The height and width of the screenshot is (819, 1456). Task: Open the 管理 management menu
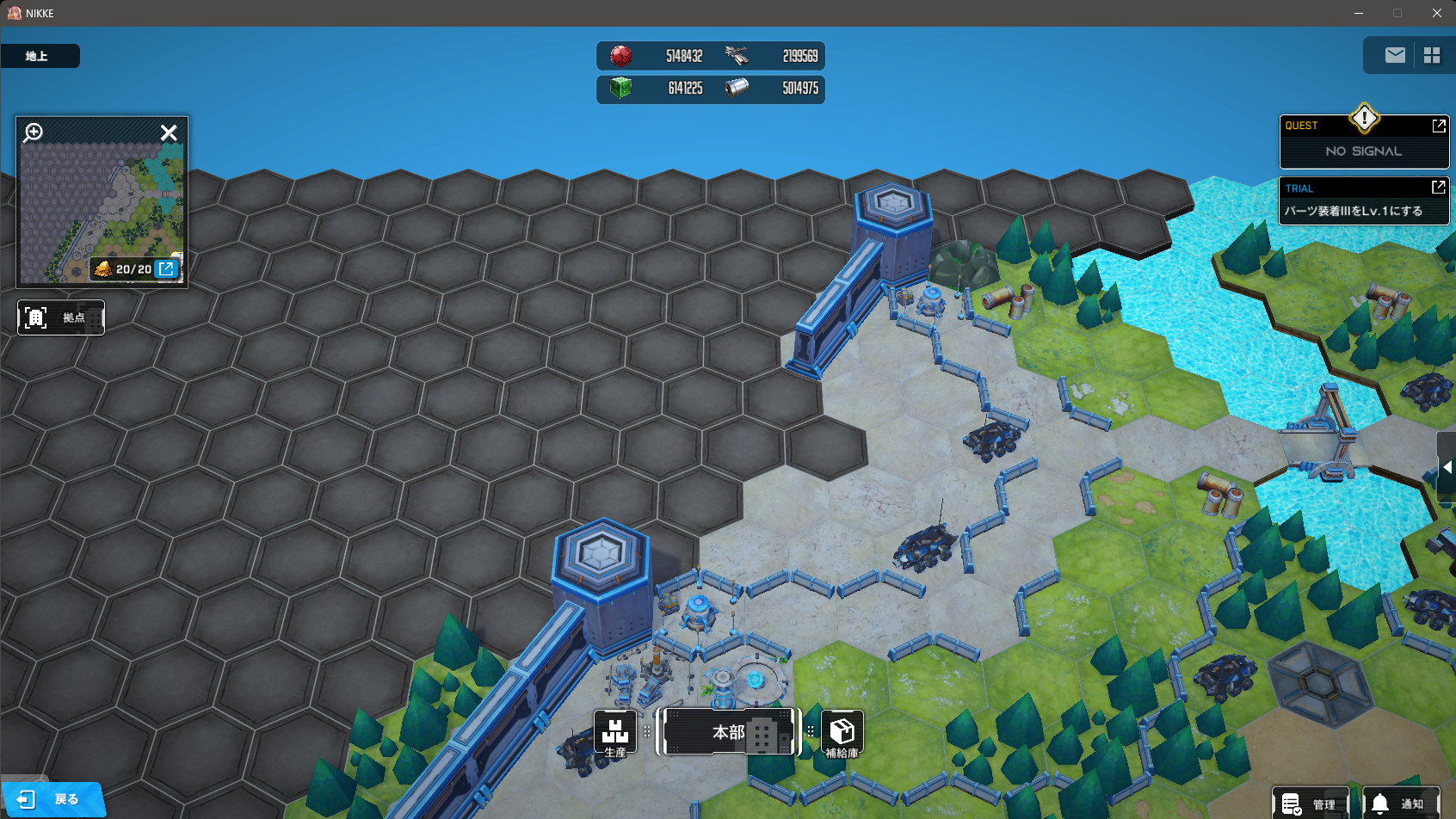(x=1311, y=804)
